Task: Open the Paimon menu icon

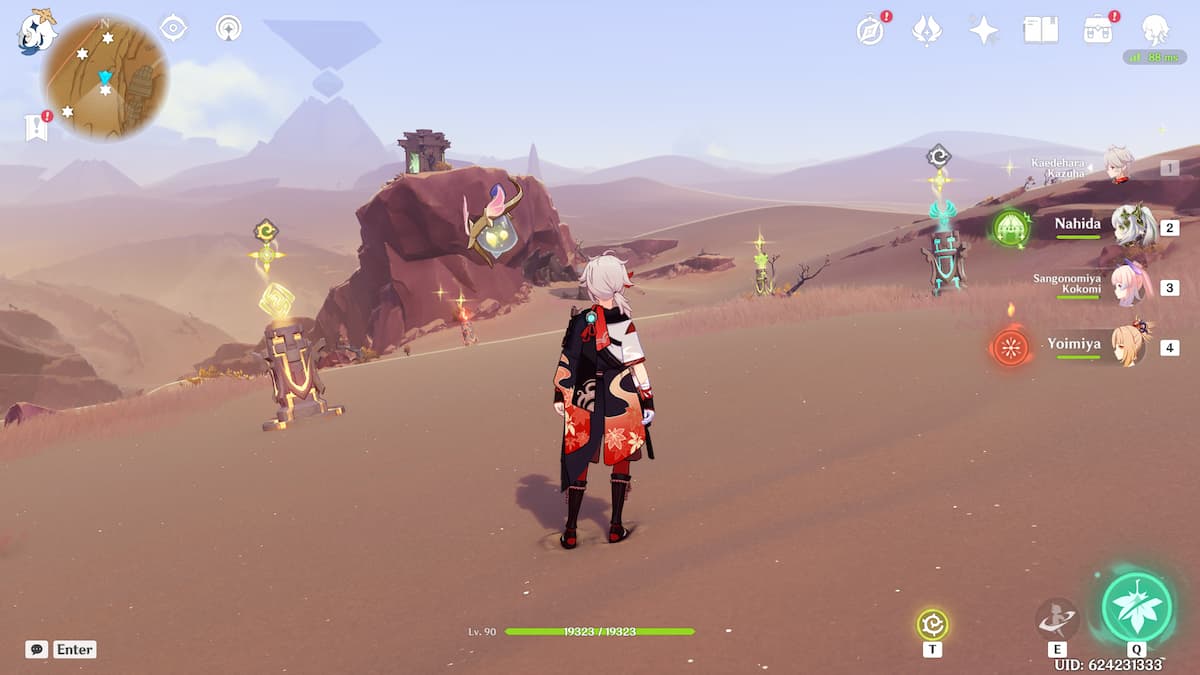Action: coord(37,30)
